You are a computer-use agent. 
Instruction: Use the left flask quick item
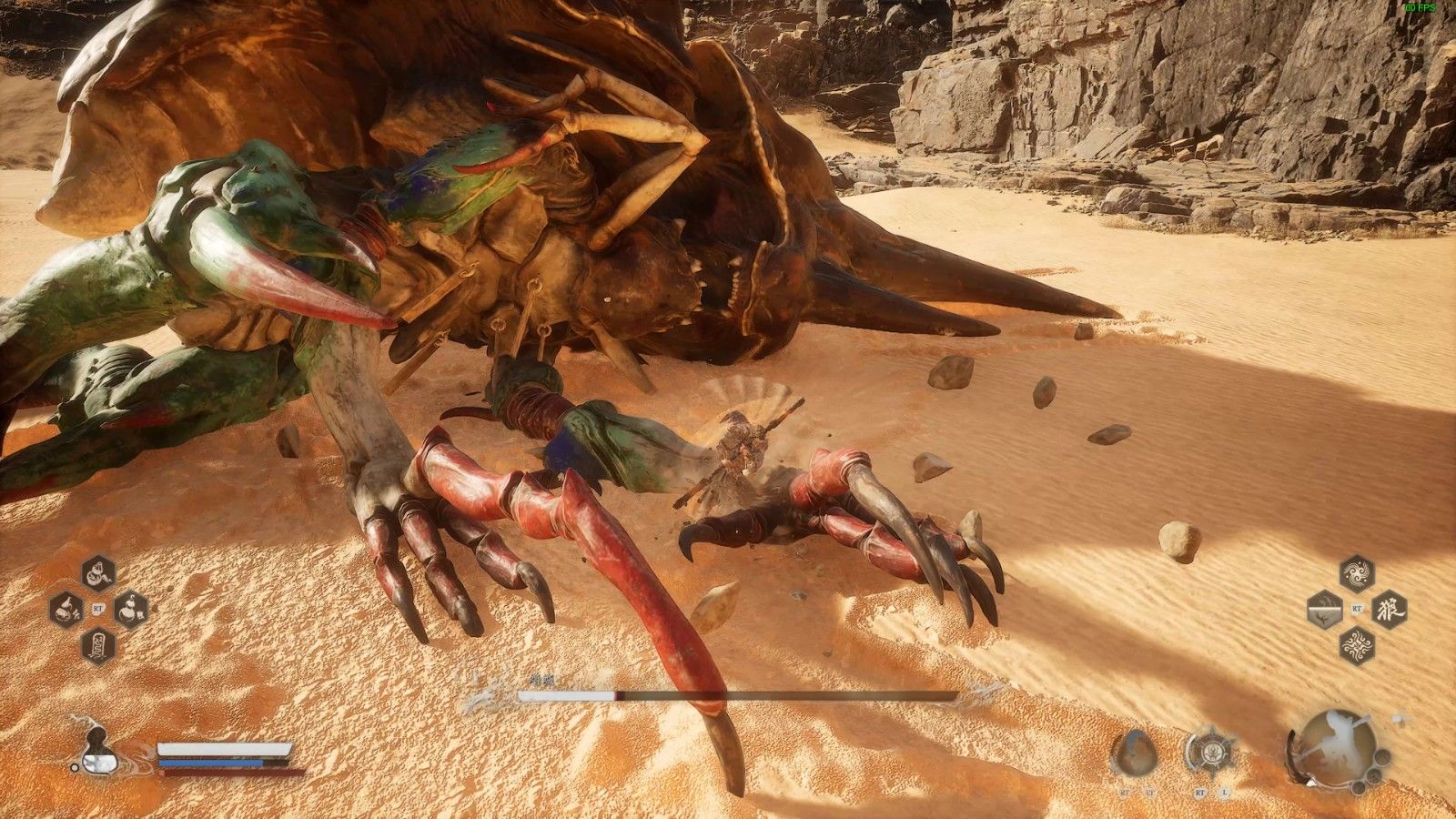click(x=66, y=609)
